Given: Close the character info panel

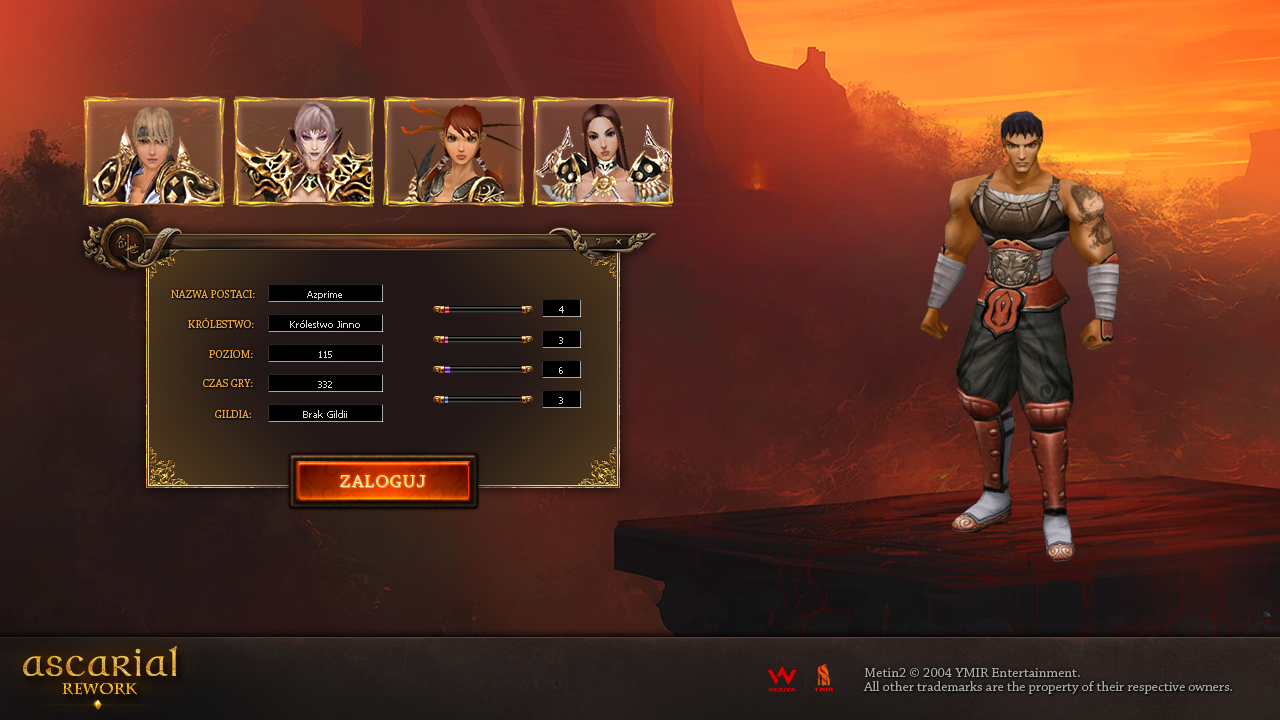Looking at the screenshot, I should [x=618, y=241].
